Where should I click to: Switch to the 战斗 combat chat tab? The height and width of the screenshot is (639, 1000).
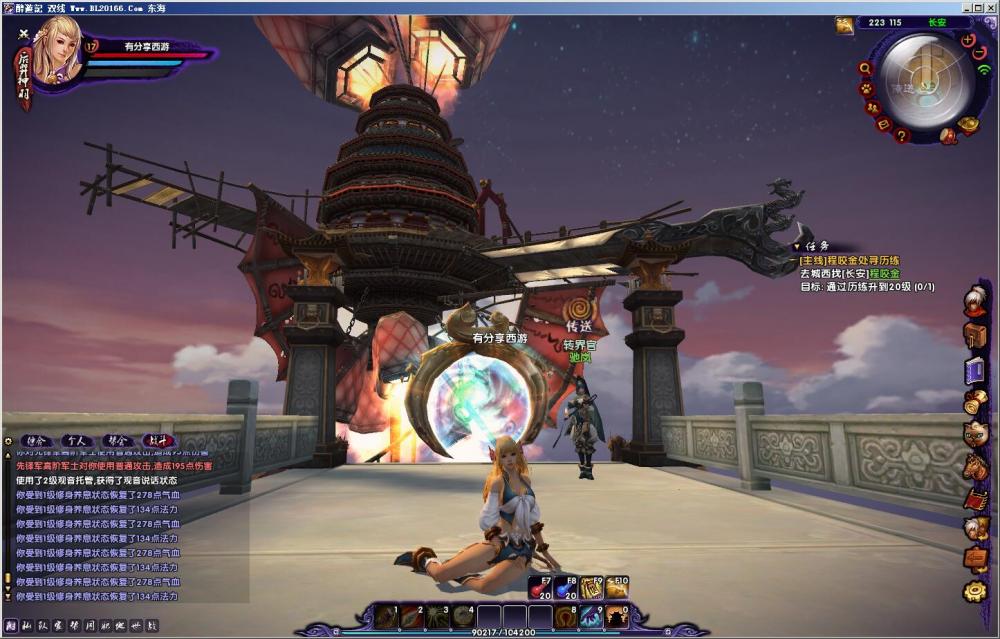158,440
